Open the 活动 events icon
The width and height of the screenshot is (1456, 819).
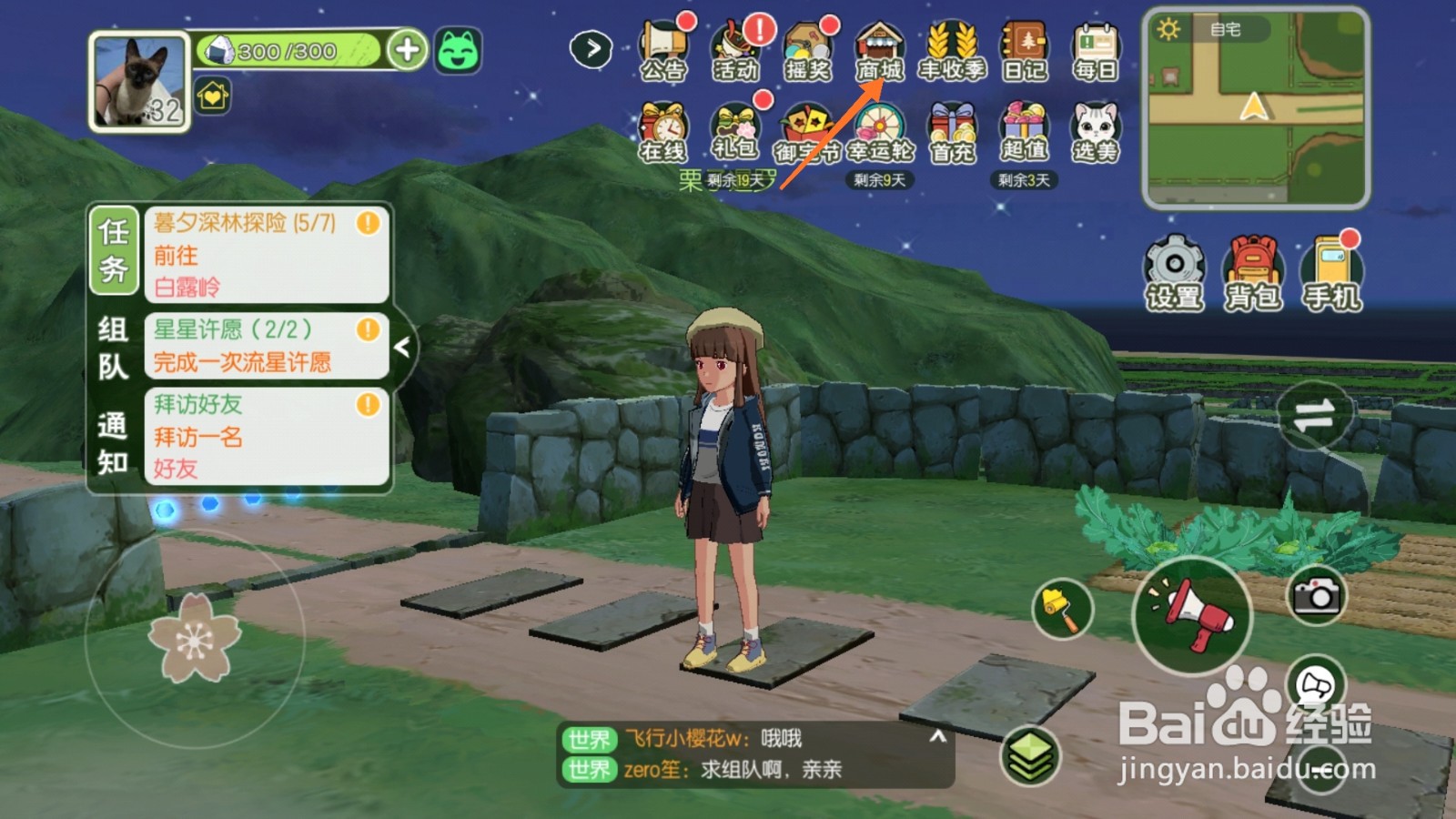coord(735,52)
